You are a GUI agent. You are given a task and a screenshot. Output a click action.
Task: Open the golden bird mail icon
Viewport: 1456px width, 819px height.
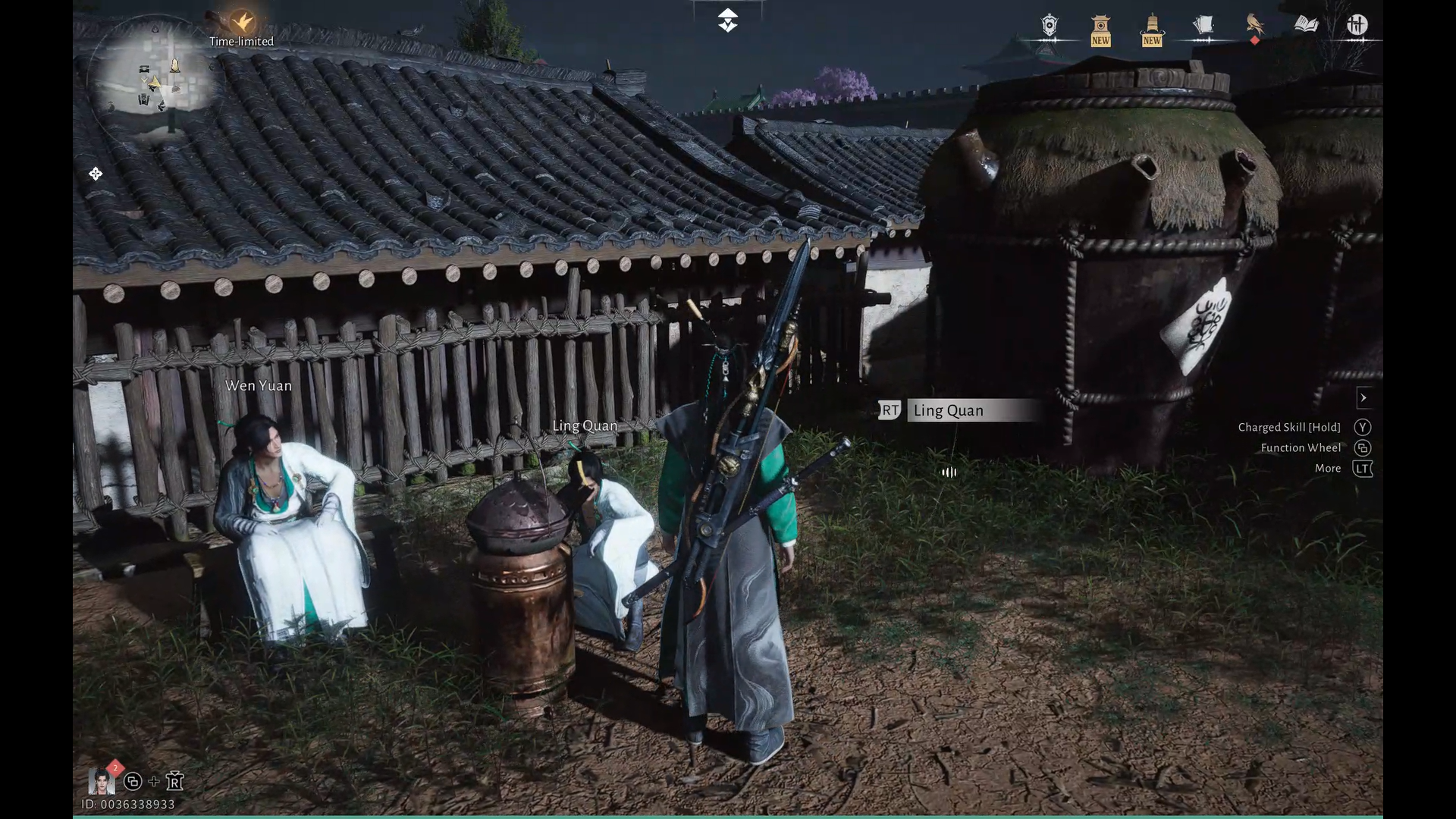(x=1255, y=26)
